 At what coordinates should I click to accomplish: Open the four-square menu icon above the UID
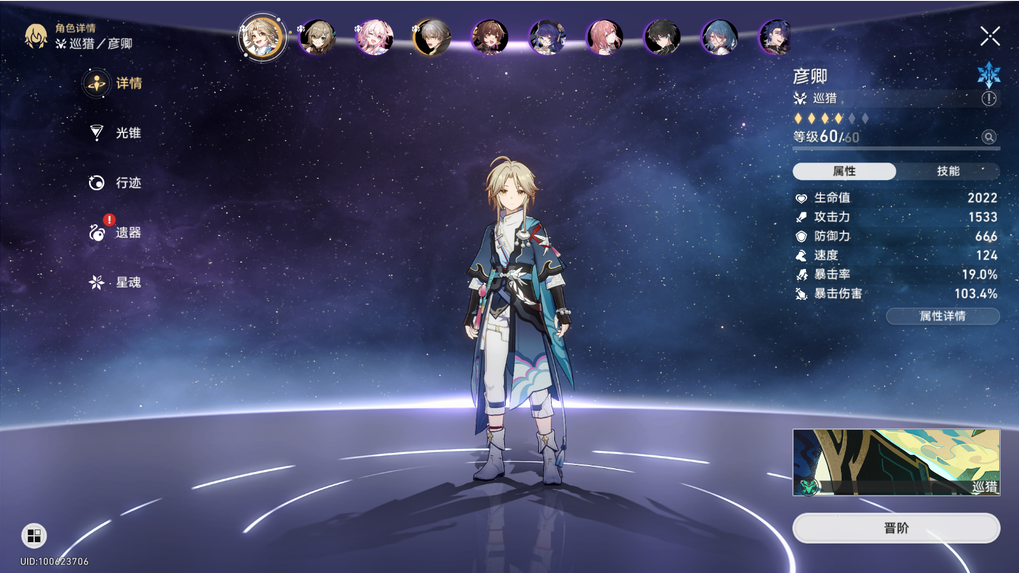pos(34,535)
